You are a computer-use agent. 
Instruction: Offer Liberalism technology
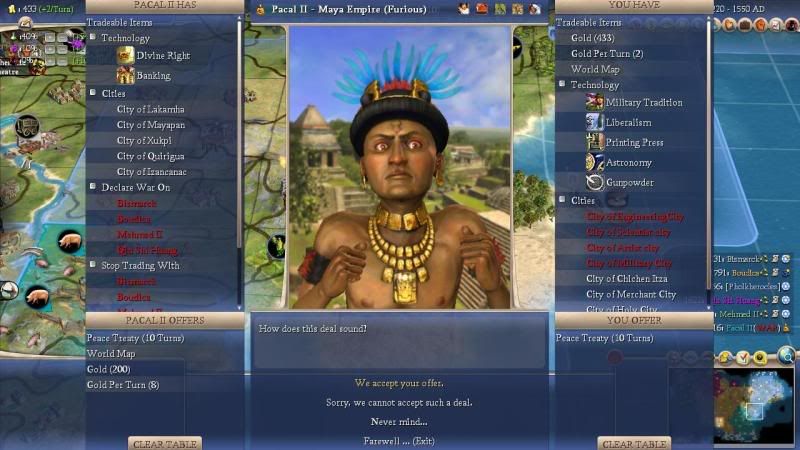[x=629, y=123]
